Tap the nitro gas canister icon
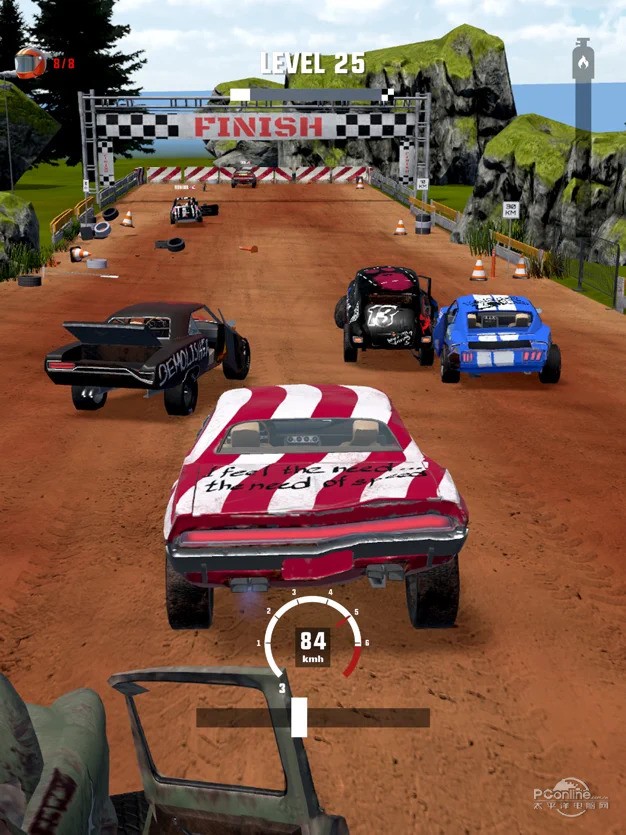This screenshot has width=626, height=835. [582, 62]
